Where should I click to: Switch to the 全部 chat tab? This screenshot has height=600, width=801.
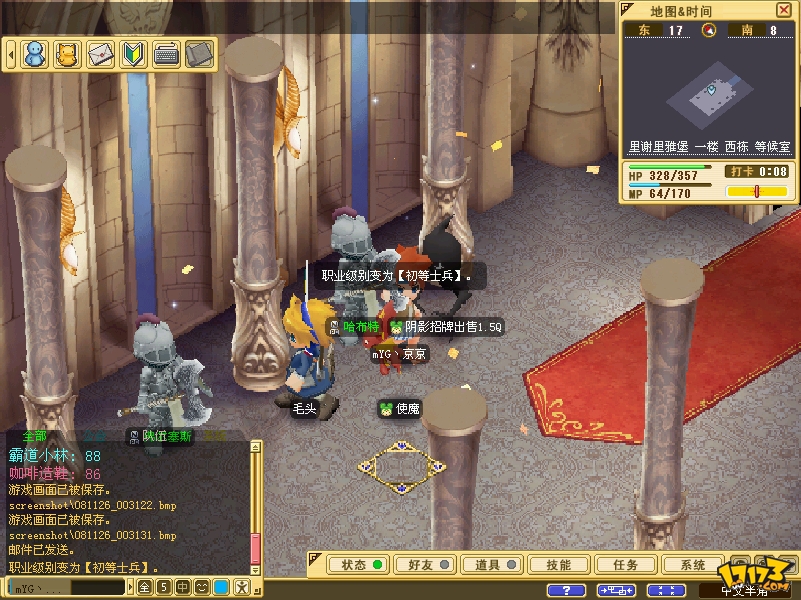34,437
